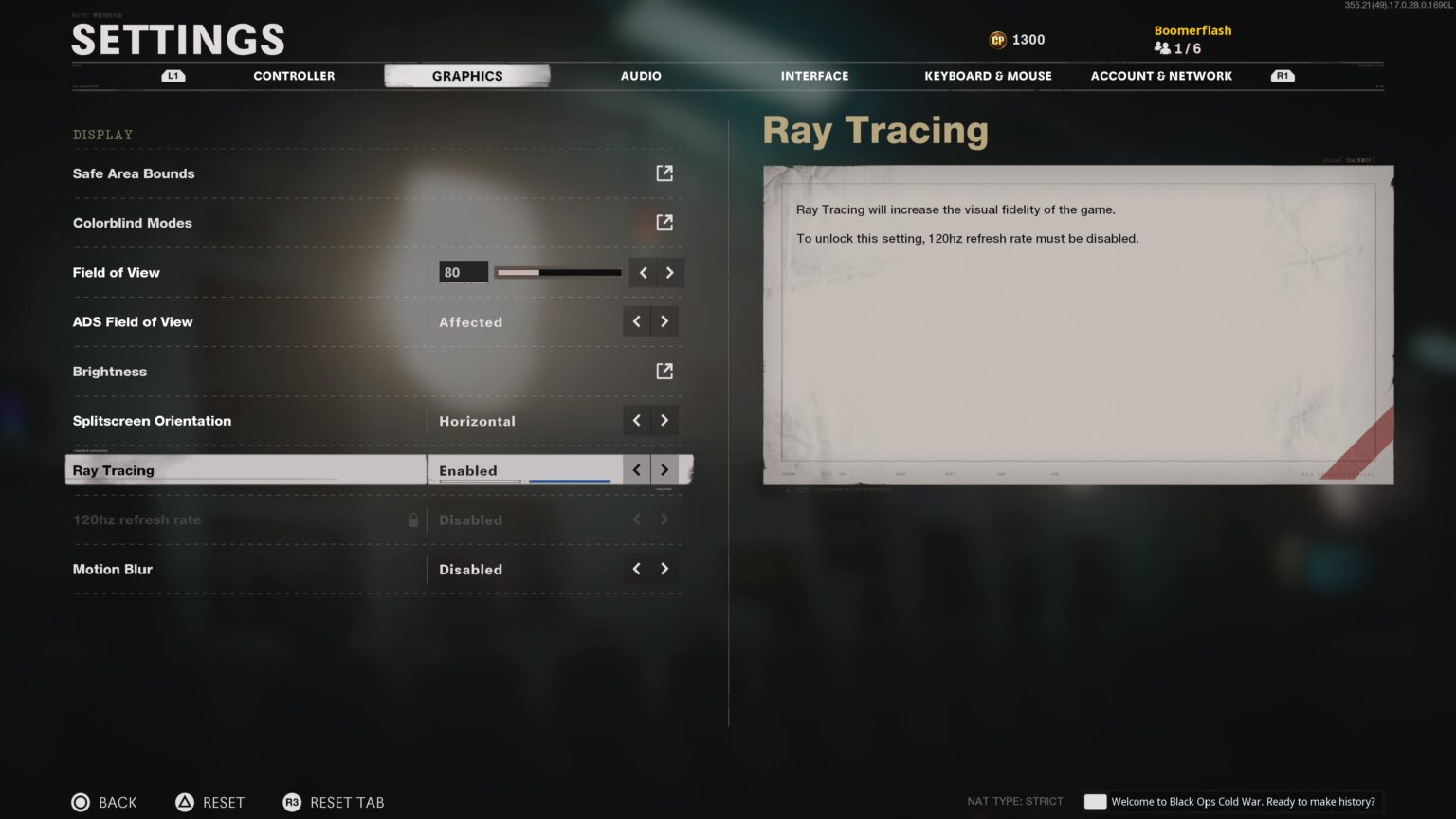Click the Field of View value field

point(462,272)
